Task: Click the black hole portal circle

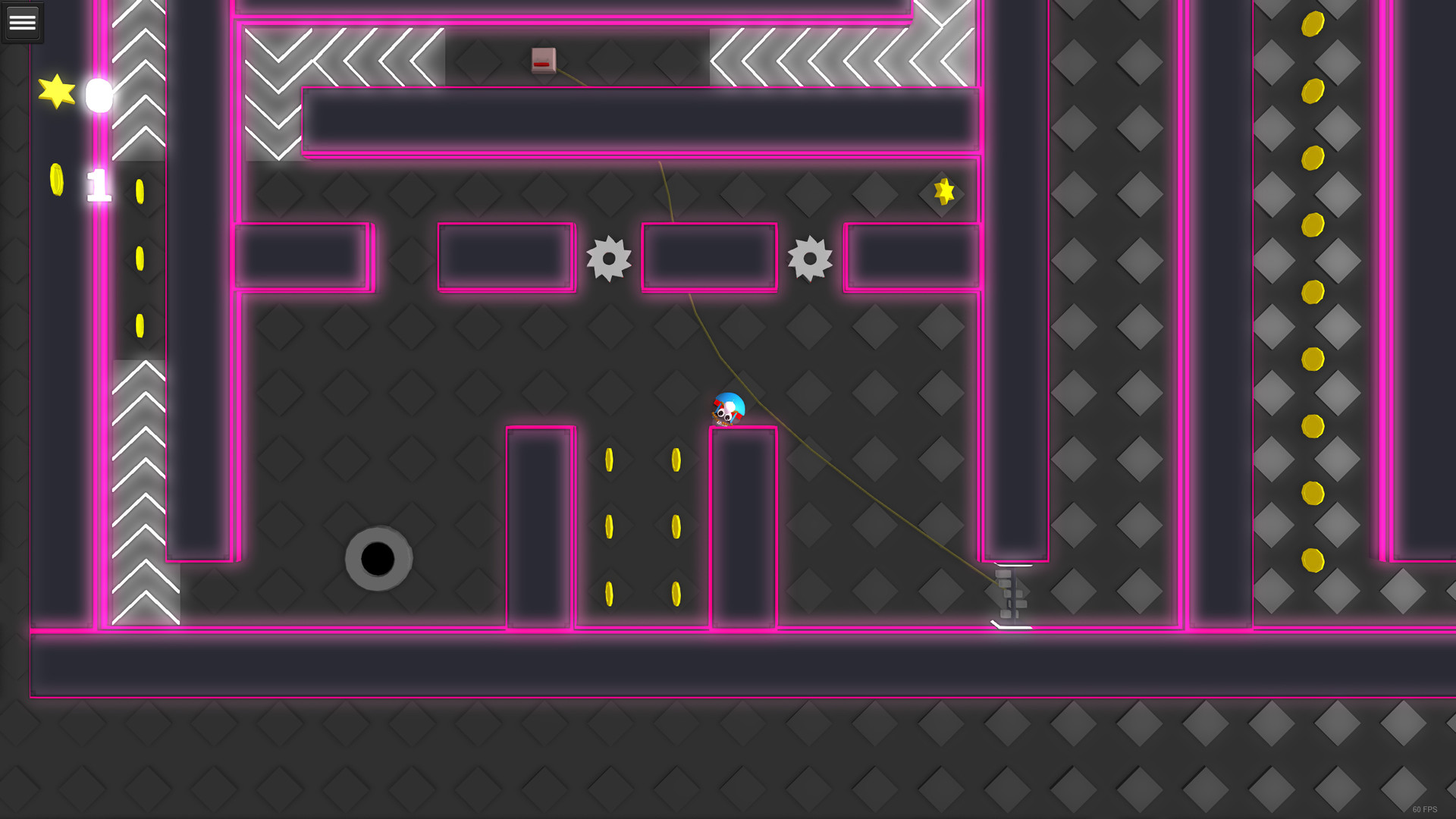Action: click(378, 560)
